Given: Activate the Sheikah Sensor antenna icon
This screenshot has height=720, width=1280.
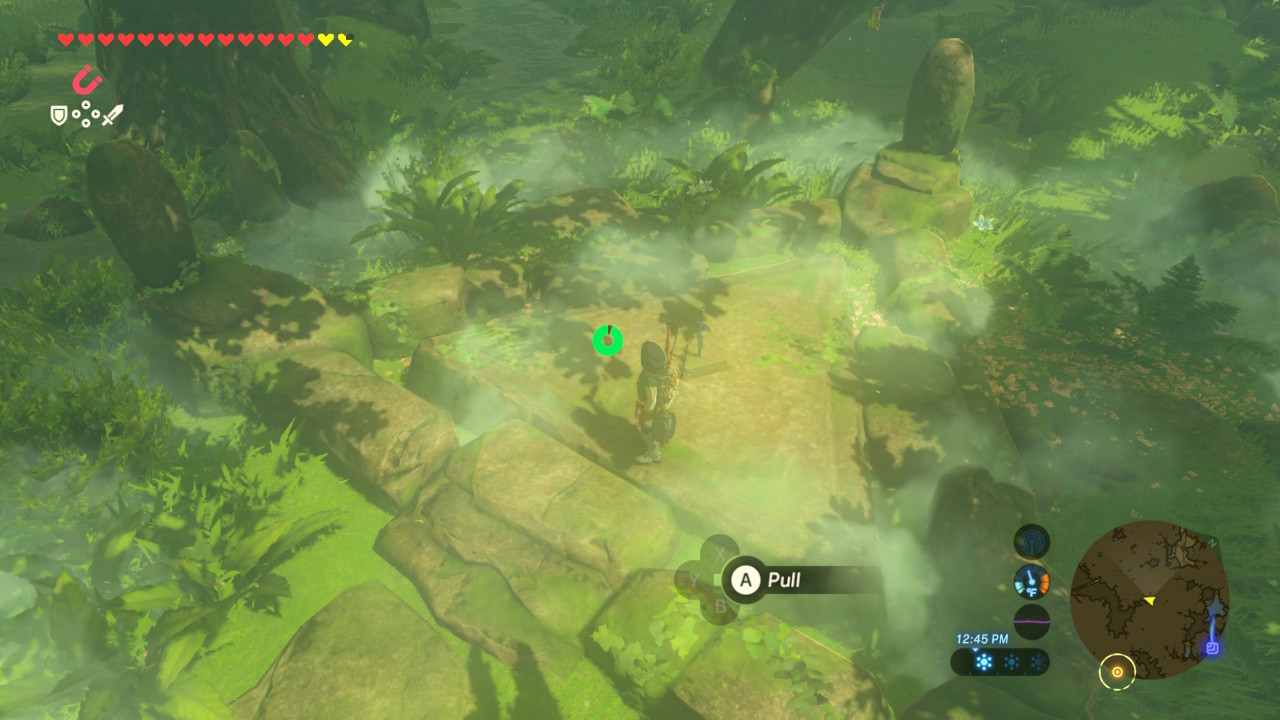Looking at the screenshot, I should click(1032, 542).
